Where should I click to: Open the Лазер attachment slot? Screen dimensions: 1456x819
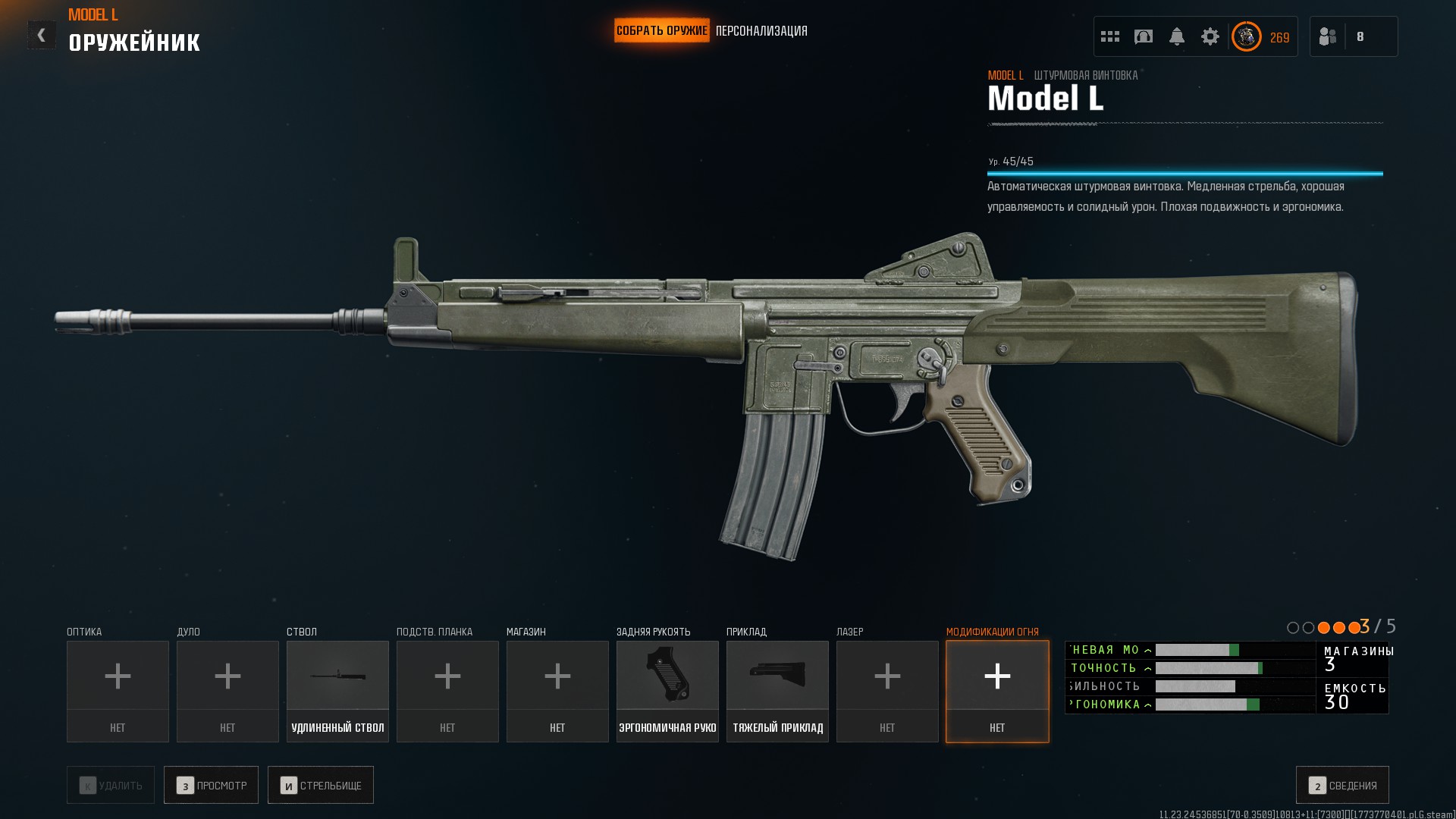pyautogui.click(x=887, y=691)
